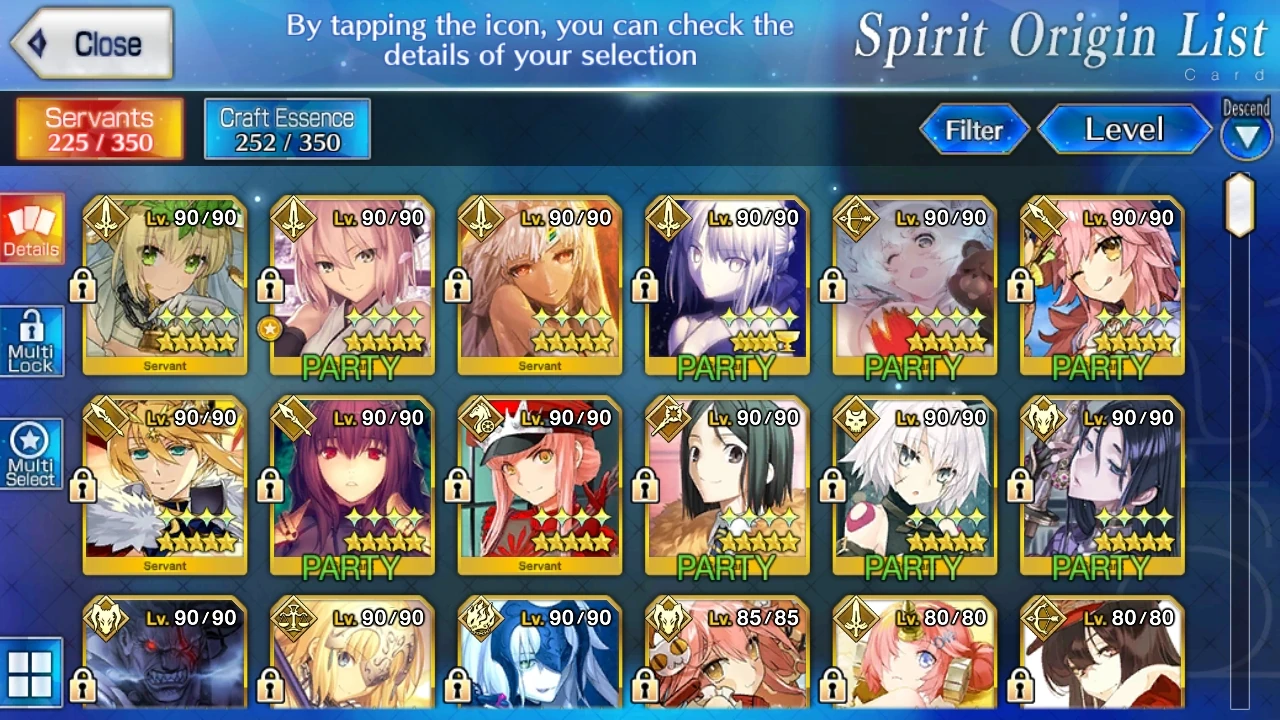1280x720 pixels.
Task: Click the grid display view icon
Action: point(31,672)
